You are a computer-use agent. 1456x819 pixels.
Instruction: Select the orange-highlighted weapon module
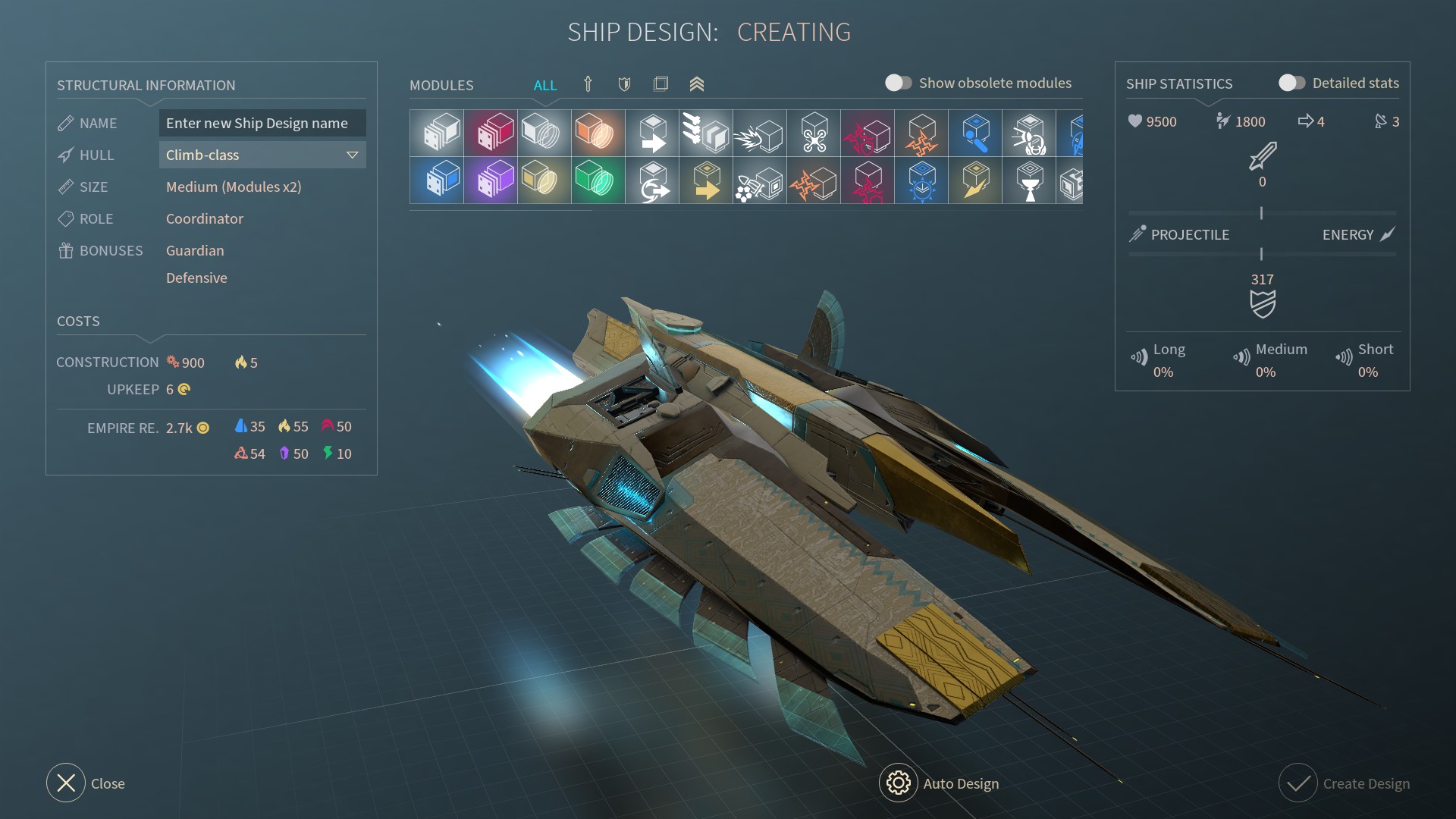[x=598, y=133]
